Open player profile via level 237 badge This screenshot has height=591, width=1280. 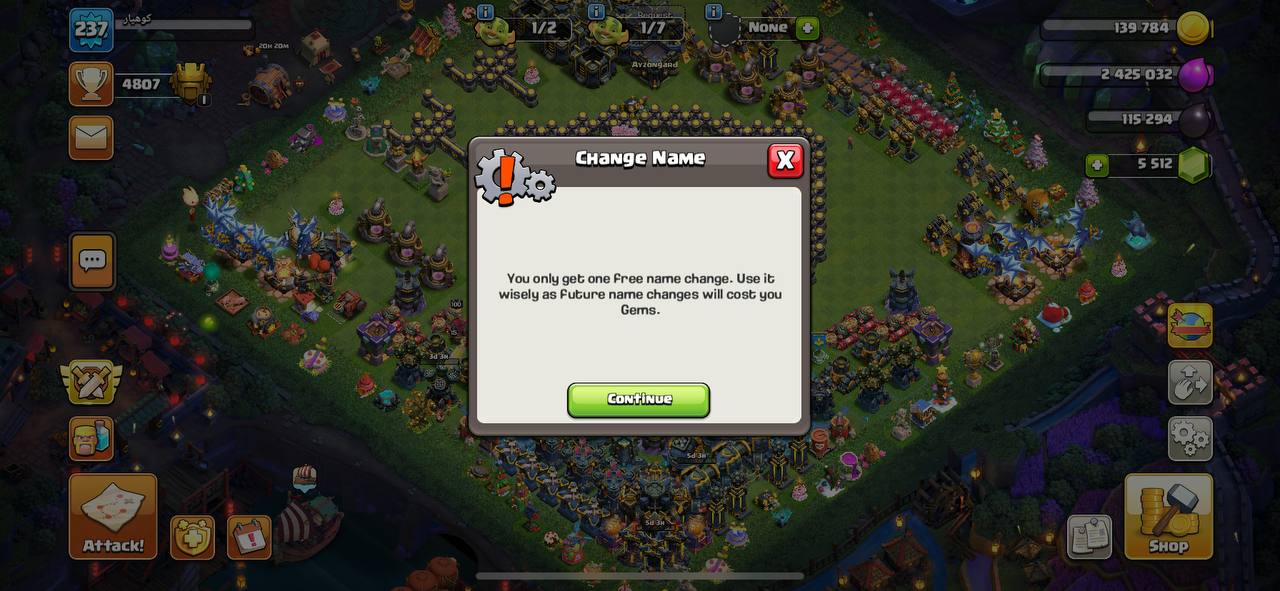[x=91, y=29]
